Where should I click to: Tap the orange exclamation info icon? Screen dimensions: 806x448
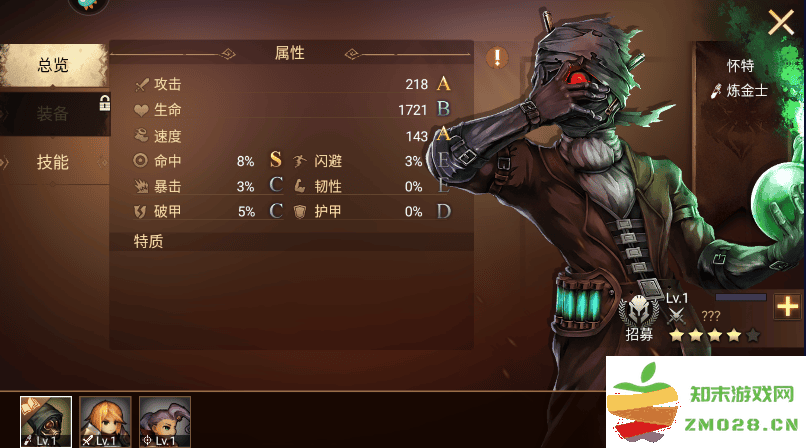tap(497, 58)
